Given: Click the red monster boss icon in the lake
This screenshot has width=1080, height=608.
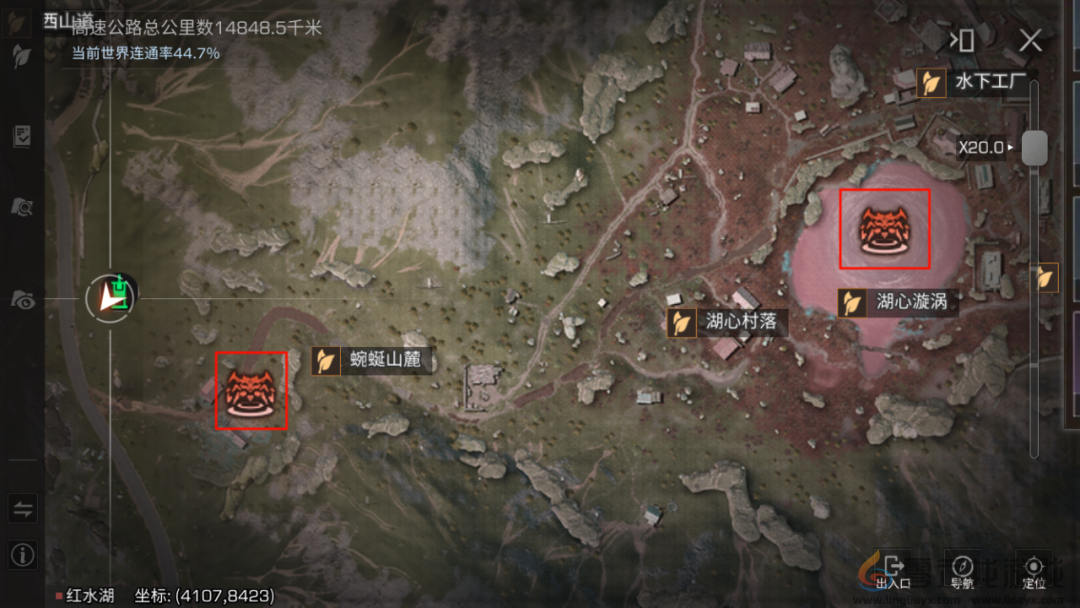Looking at the screenshot, I should pyautogui.click(x=884, y=229).
